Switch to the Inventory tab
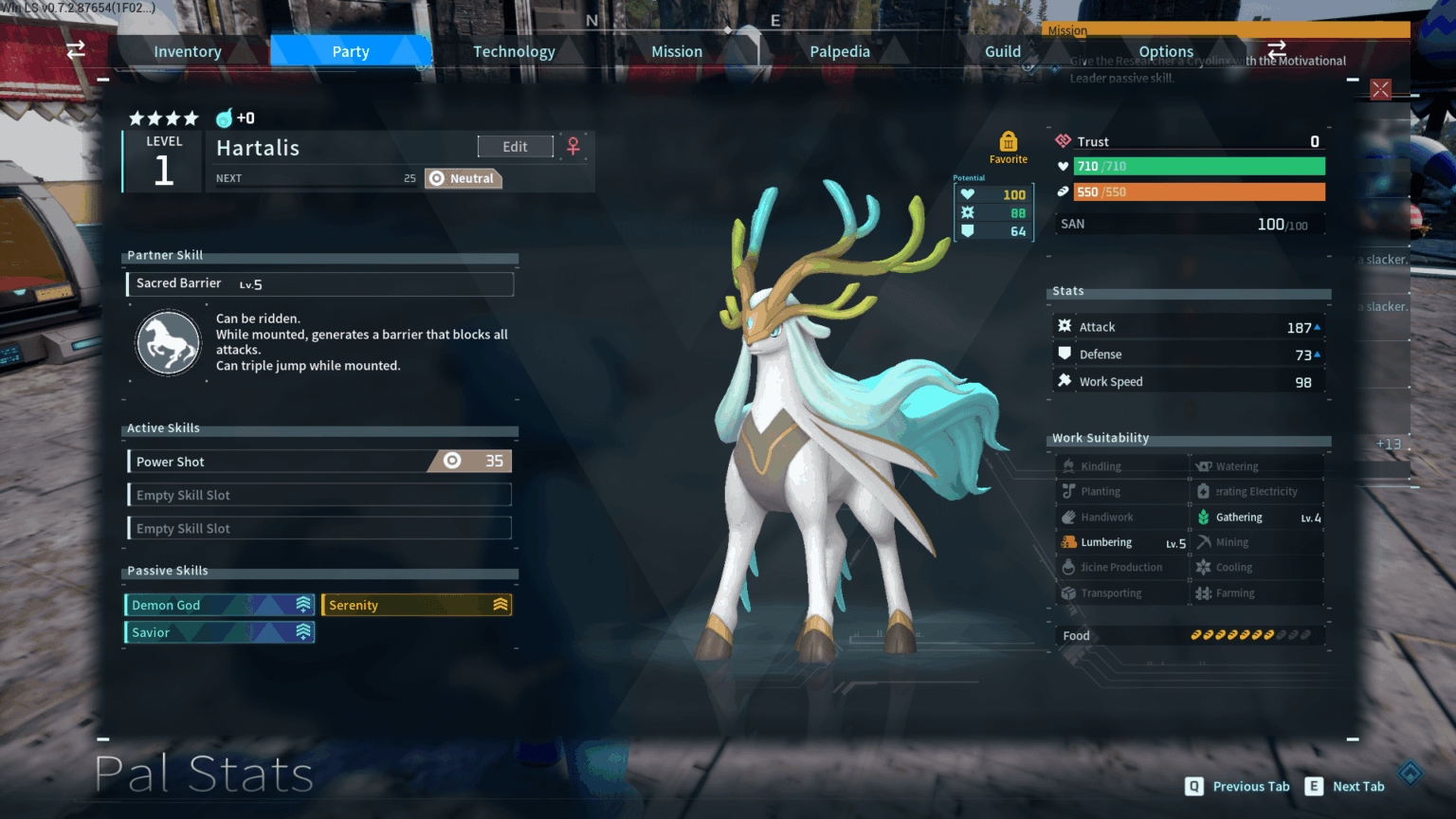The image size is (1456, 819). point(188,51)
